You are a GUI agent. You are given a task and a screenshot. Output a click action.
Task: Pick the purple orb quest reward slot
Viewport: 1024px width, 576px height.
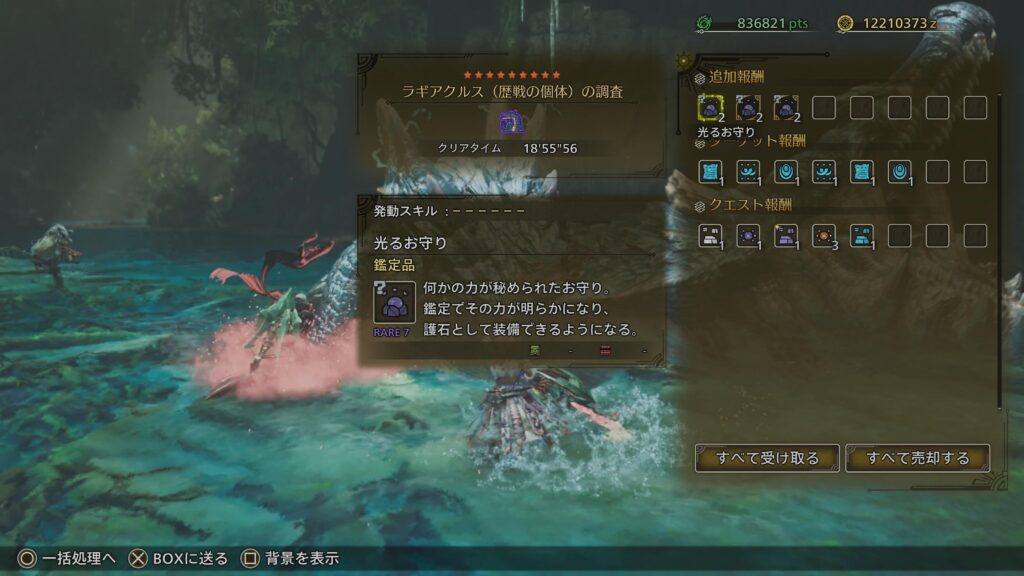click(748, 235)
